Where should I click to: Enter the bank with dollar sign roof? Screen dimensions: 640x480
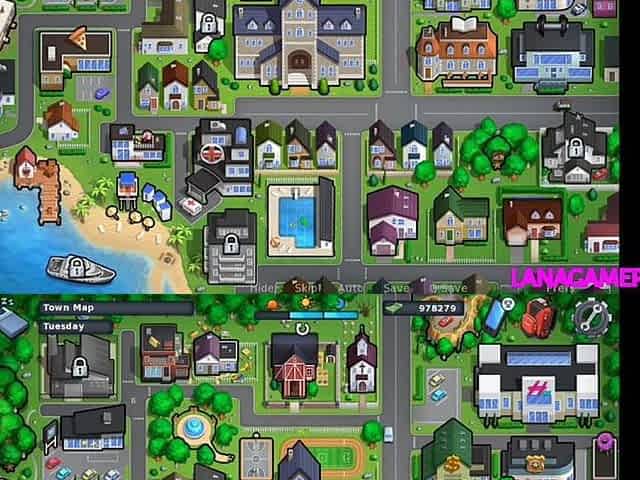coord(453,462)
